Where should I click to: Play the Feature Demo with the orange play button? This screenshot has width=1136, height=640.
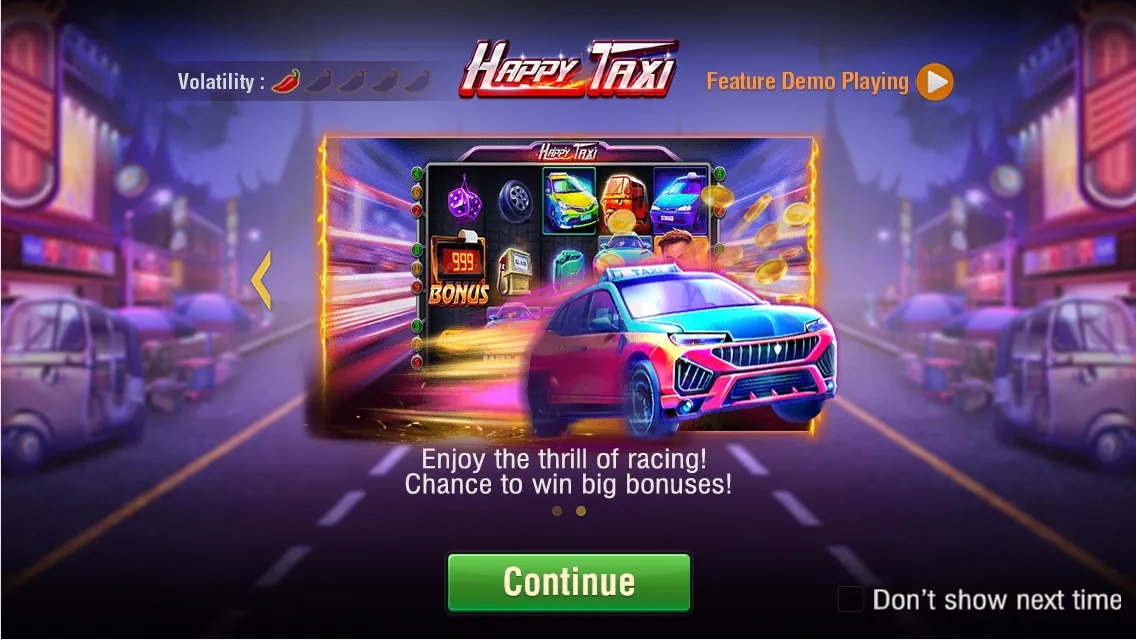[935, 82]
